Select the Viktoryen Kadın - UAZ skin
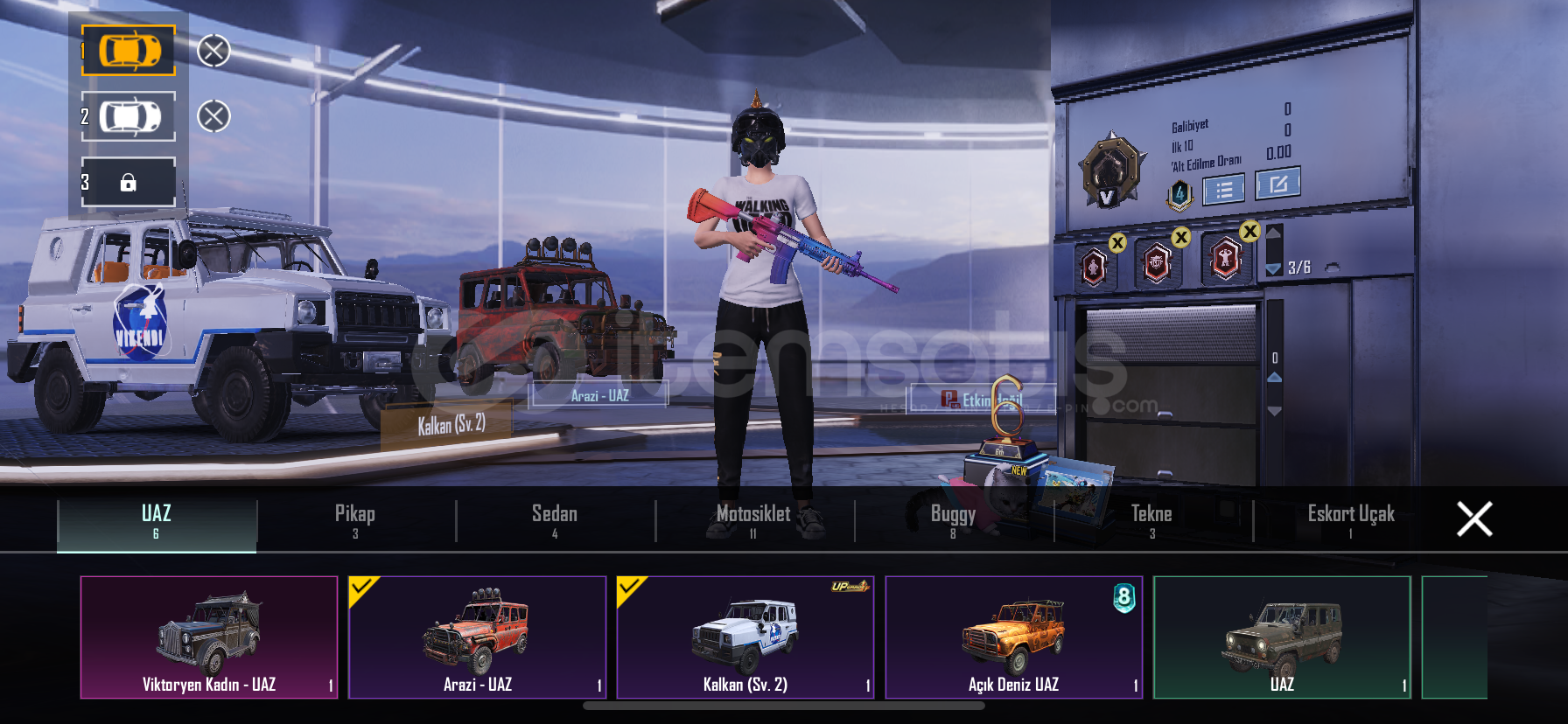The image size is (1568, 724). pos(209,637)
